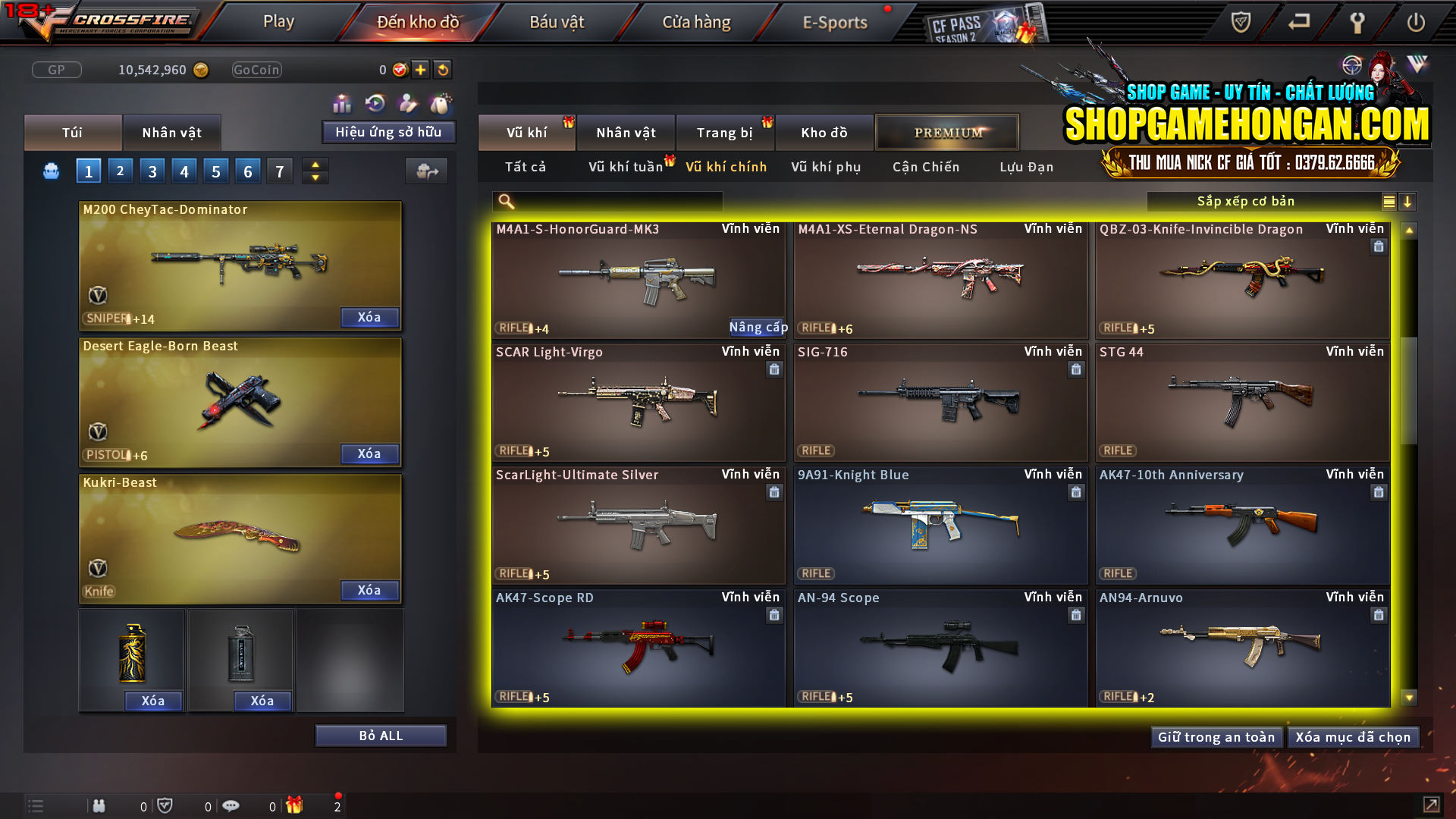Open the search field magnifier icon
The image size is (1456, 819).
point(505,201)
